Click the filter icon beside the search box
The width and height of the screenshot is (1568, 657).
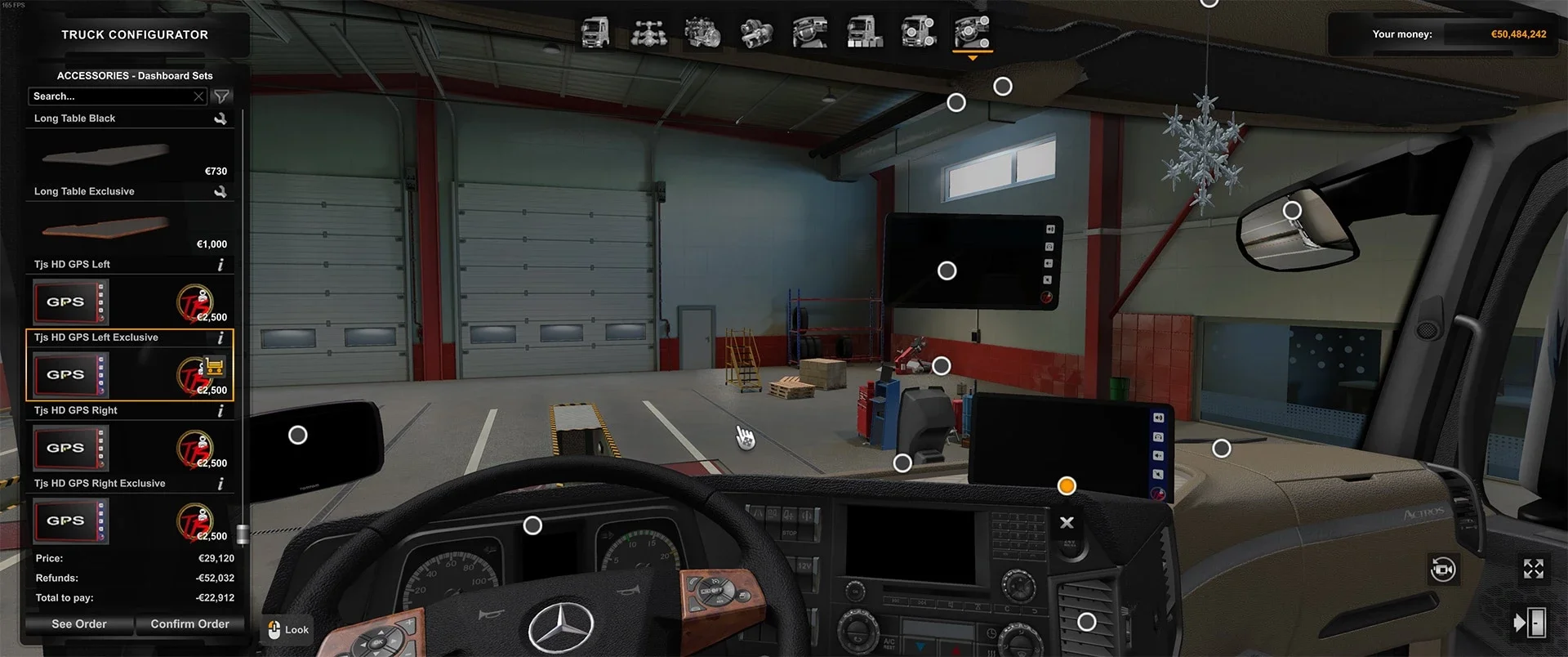click(x=220, y=96)
